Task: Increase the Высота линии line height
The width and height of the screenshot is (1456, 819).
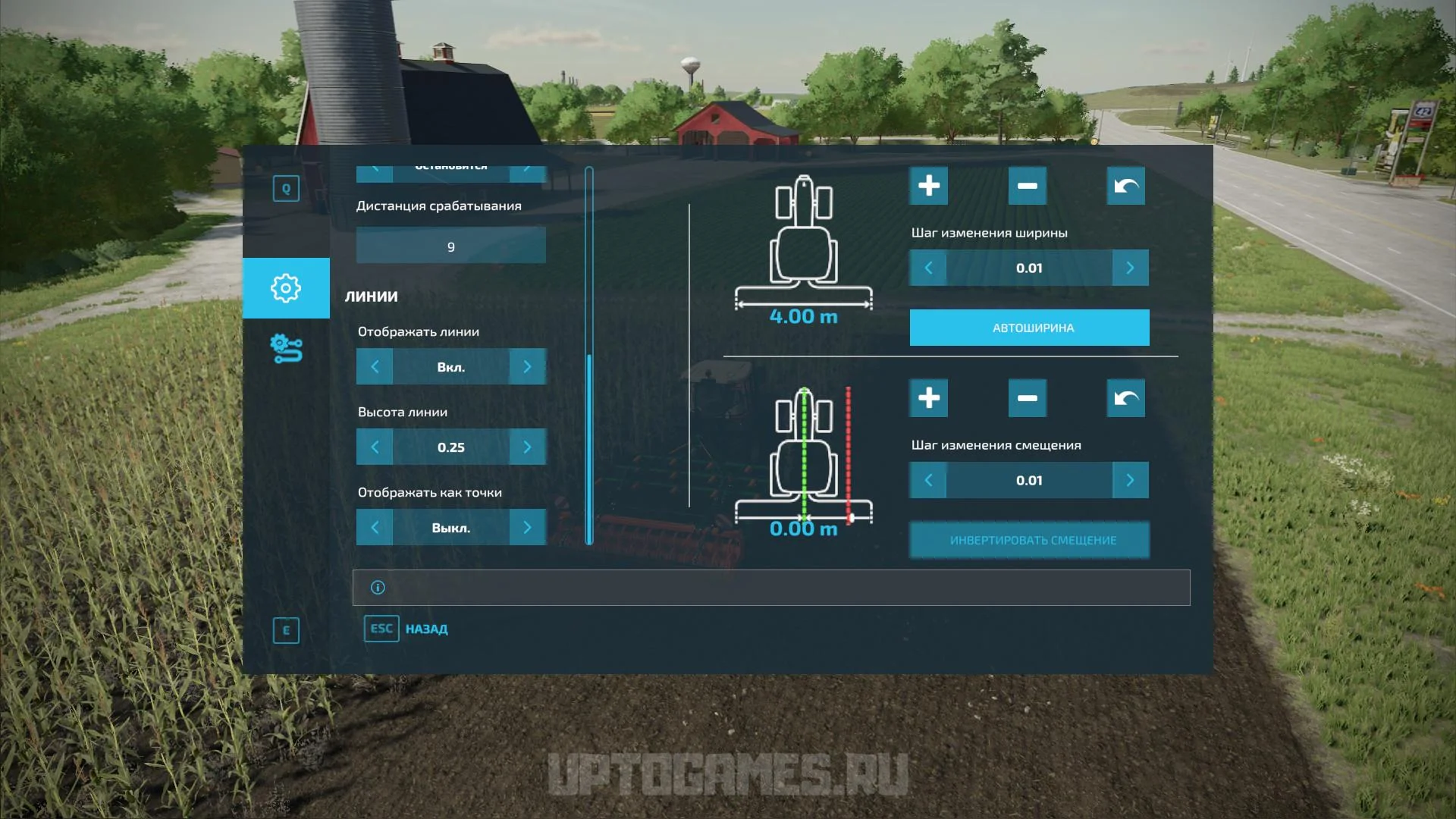Action: [x=527, y=447]
